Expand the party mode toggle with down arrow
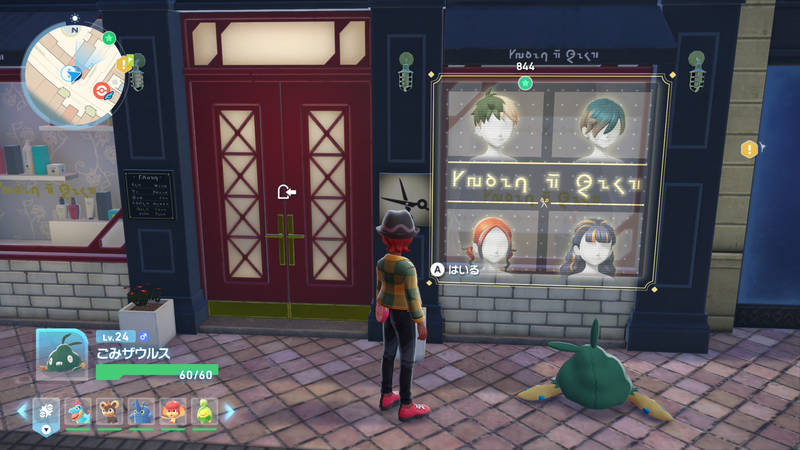The image size is (800, 450). (46, 430)
